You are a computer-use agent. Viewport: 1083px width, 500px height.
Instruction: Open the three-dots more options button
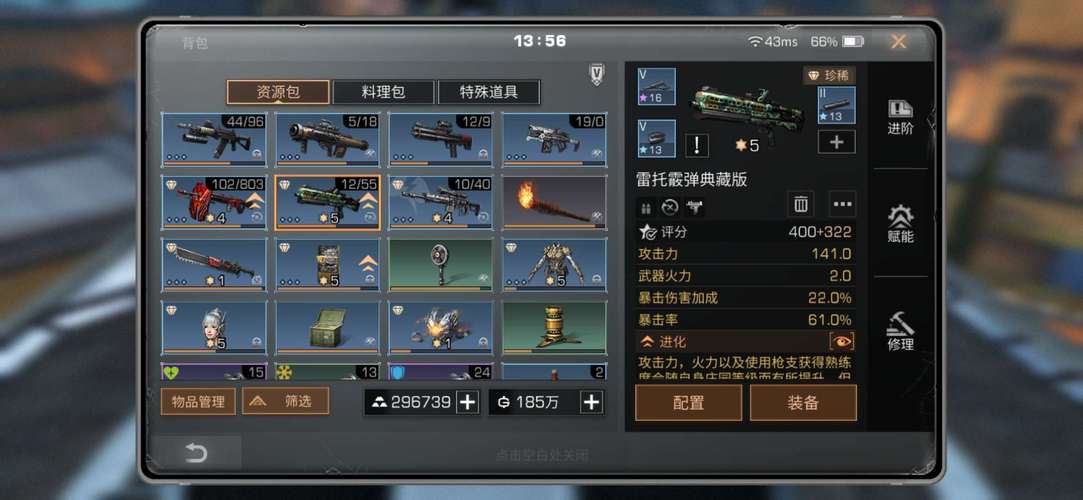pos(843,205)
